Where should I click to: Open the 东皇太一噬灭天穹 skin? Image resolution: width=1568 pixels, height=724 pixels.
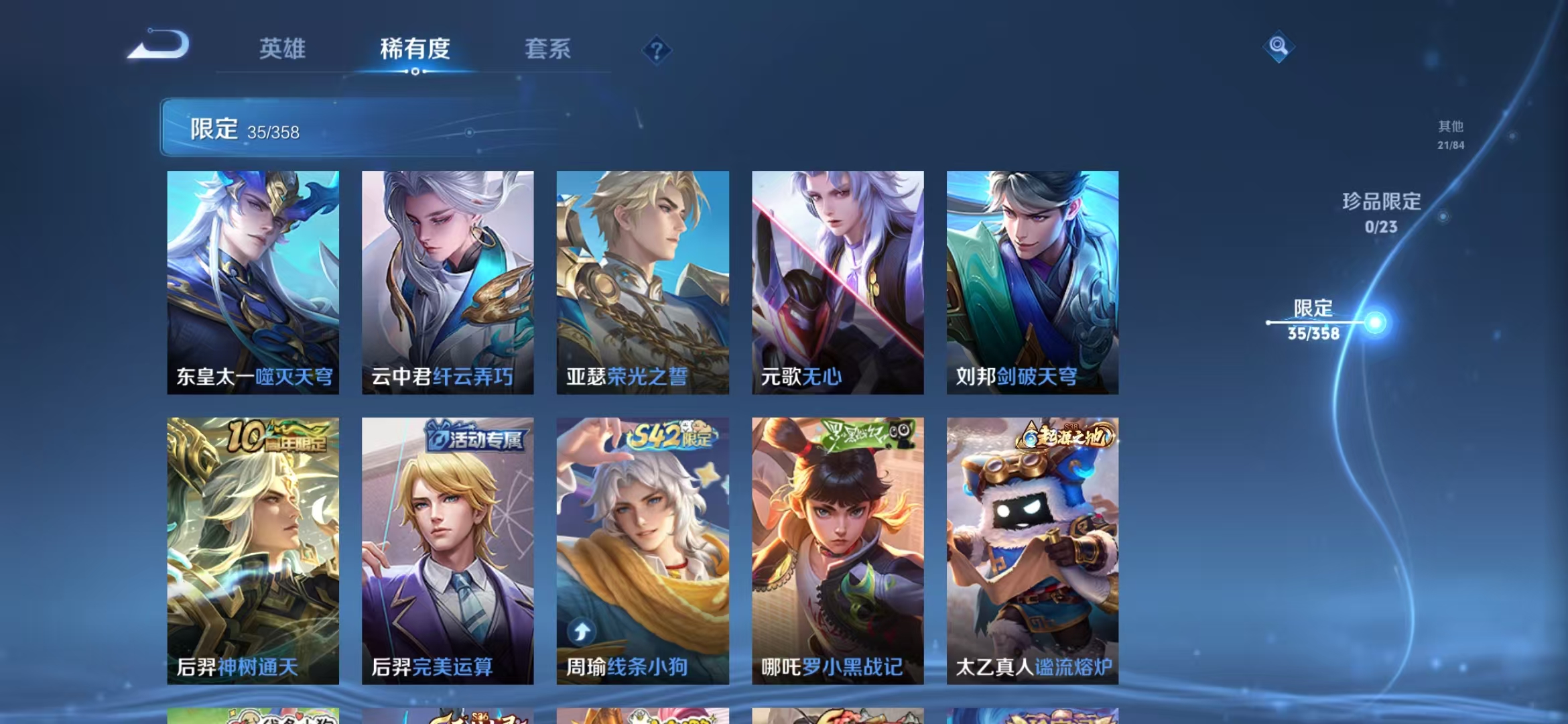[x=251, y=282]
